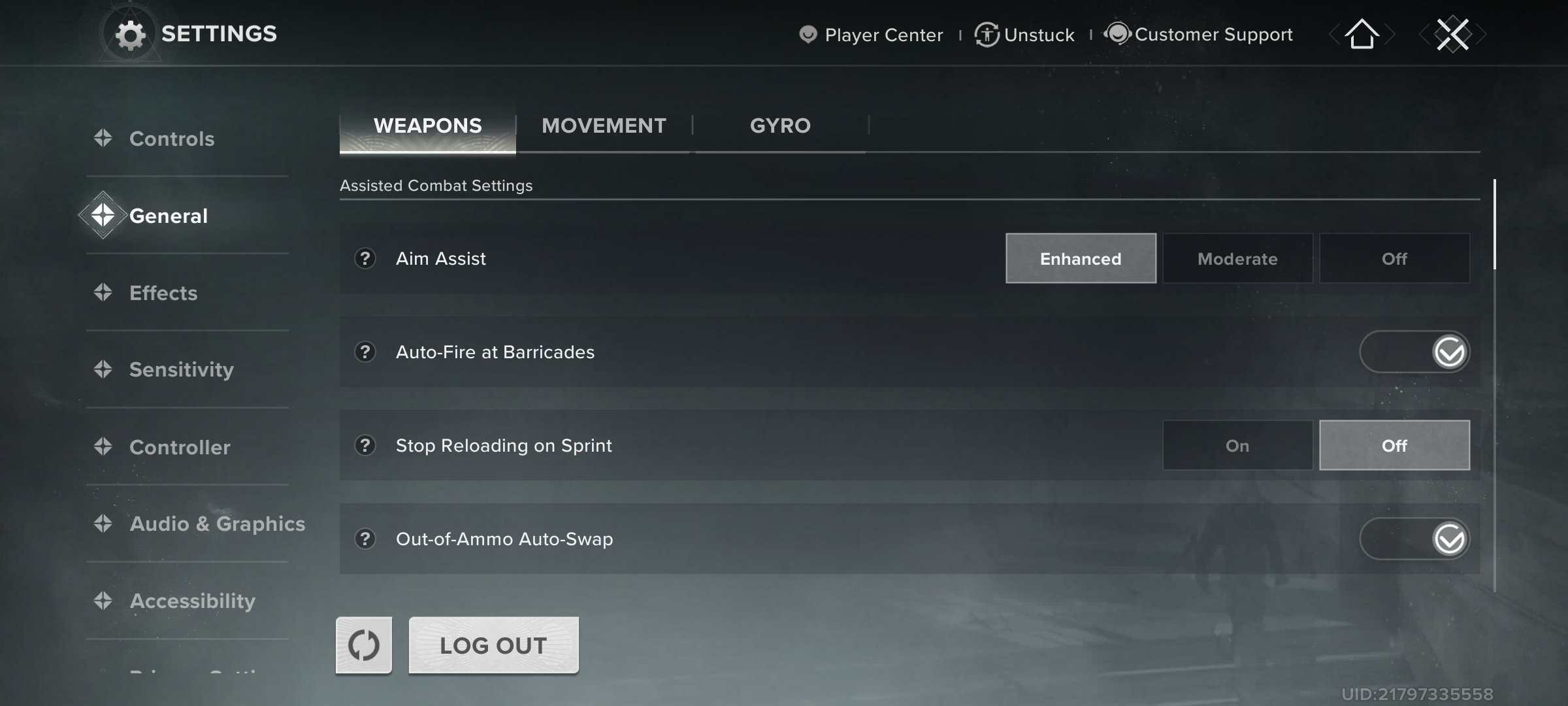Click the Aim Assist help question mark
Image resolution: width=1568 pixels, height=706 pixels.
pyautogui.click(x=365, y=259)
